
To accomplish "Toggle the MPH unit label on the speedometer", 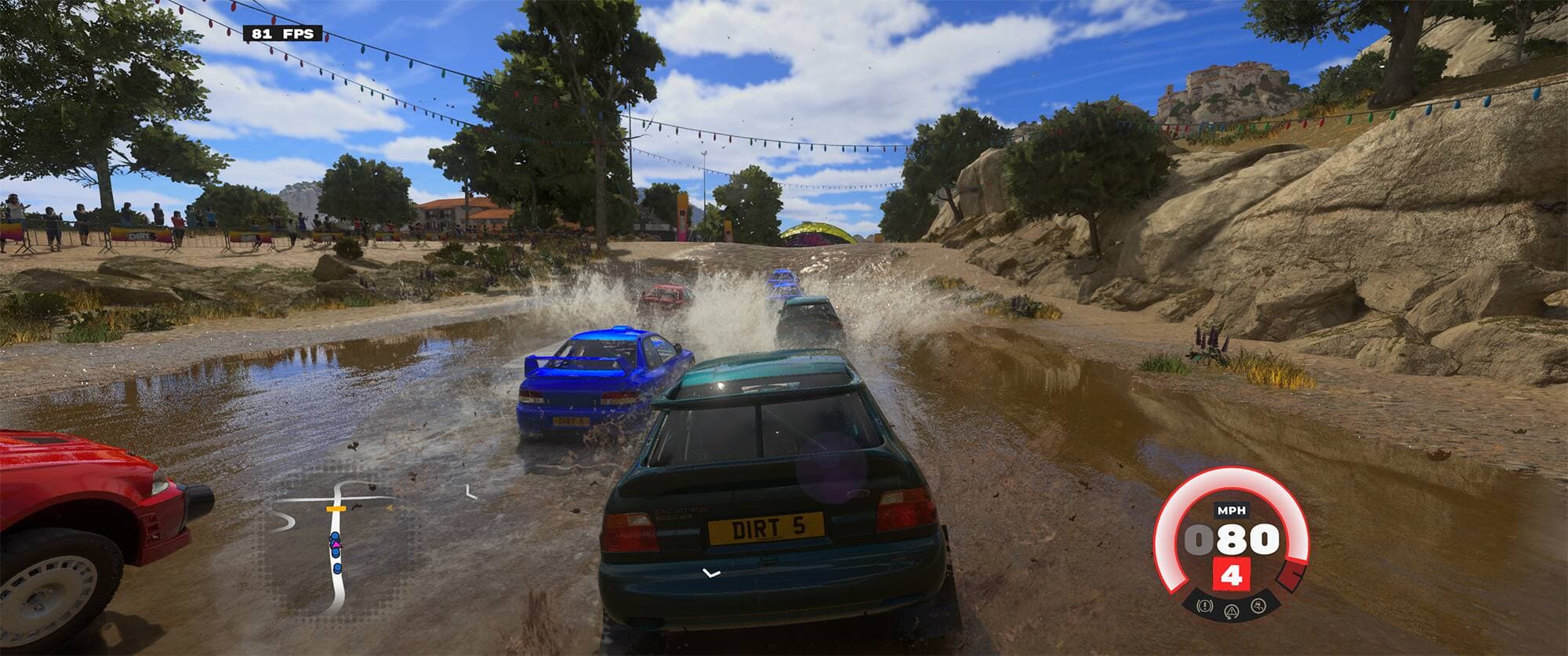I will click(1232, 509).
